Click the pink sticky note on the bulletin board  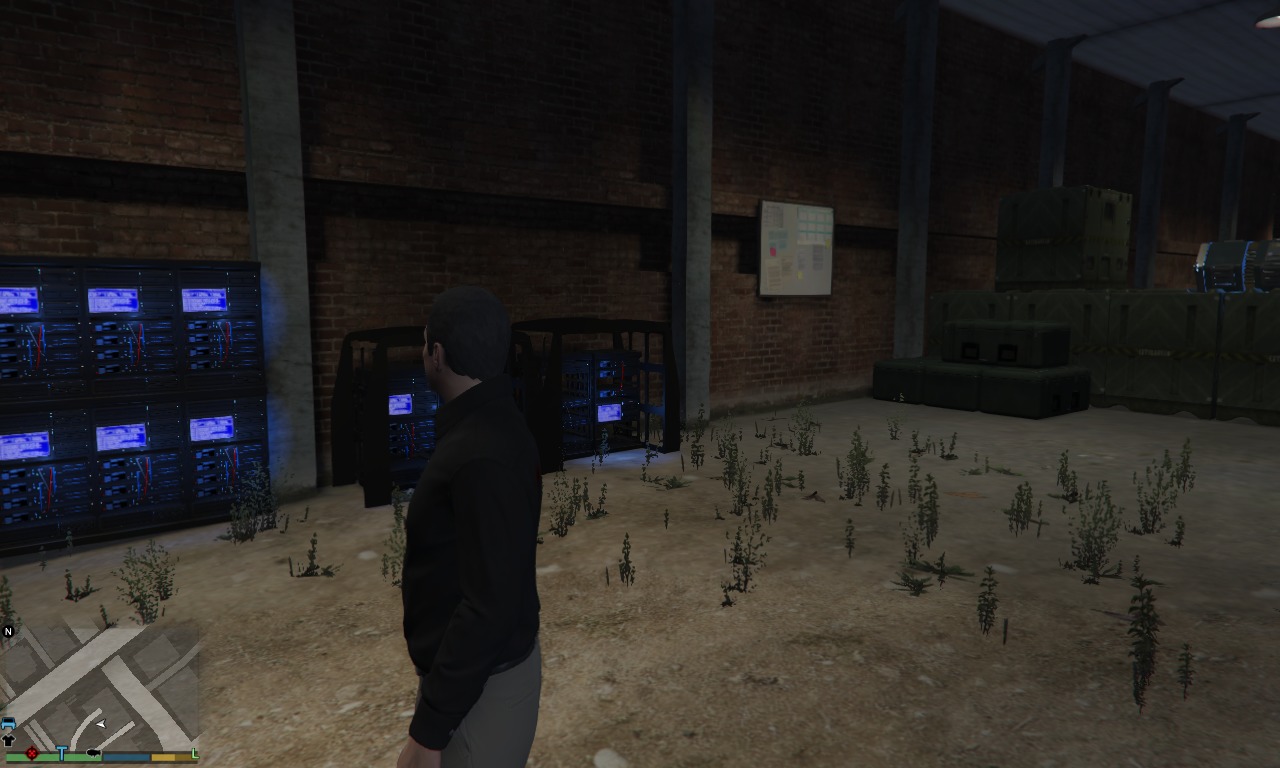pos(773,251)
